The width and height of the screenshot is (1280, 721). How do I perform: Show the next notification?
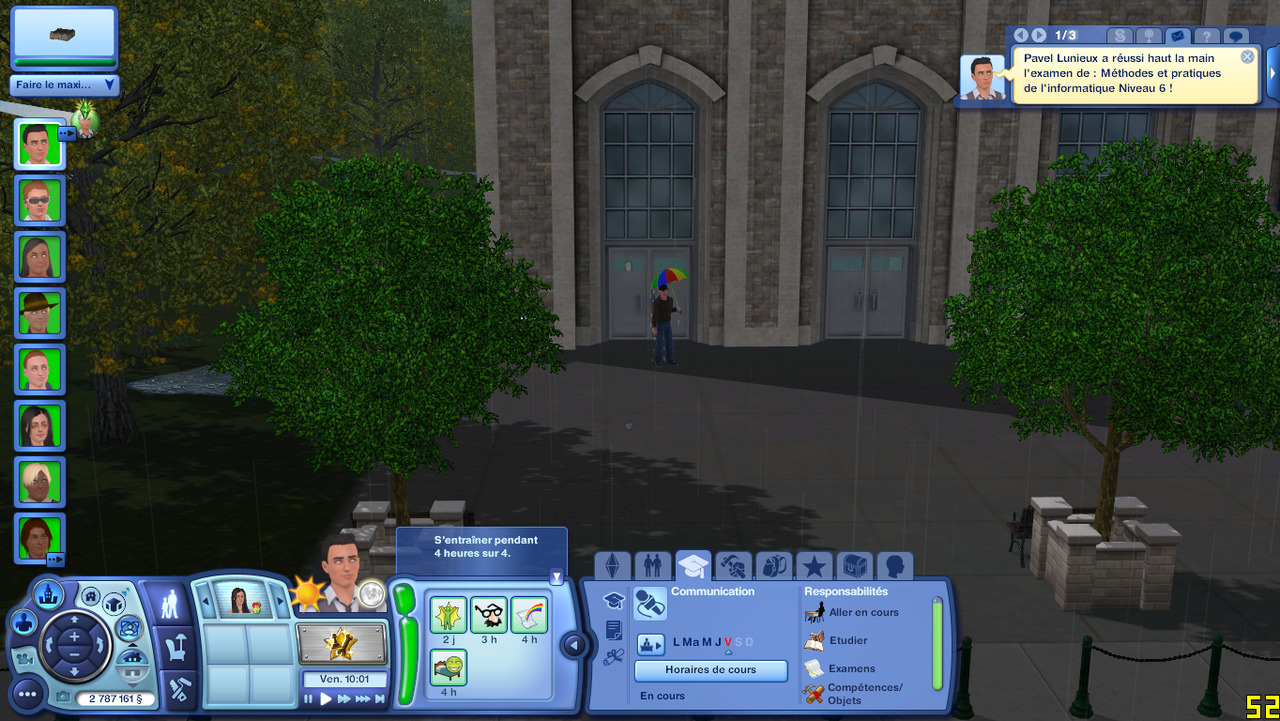tap(1039, 35)
